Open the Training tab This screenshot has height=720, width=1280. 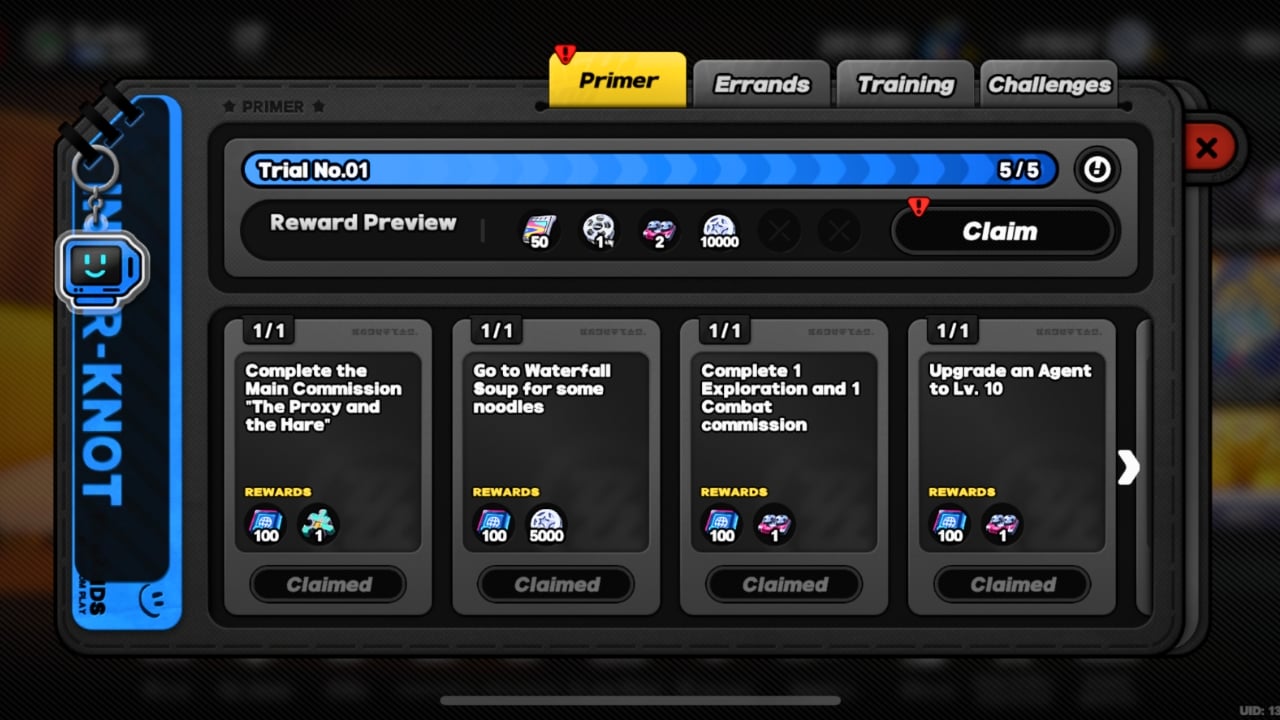pyautogui.click(x=904, y=84)
